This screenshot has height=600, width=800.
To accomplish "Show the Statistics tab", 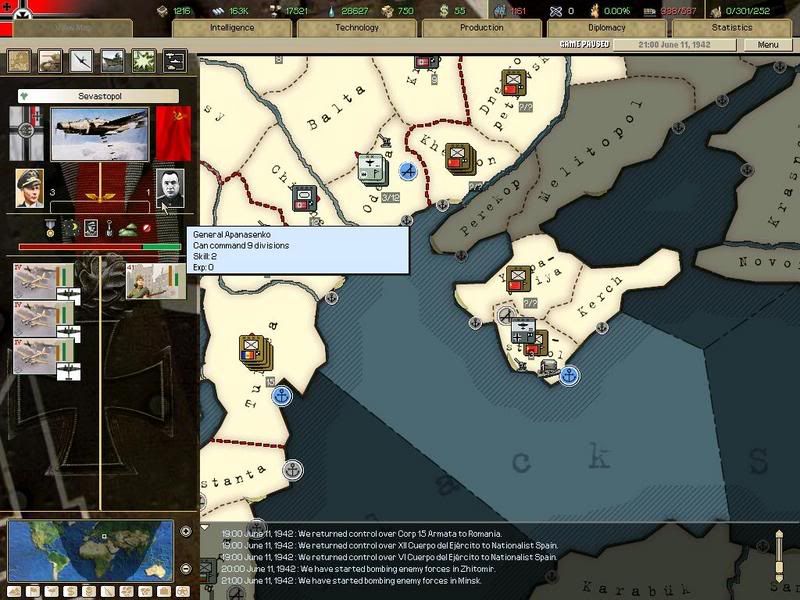I will [x=732, y=28].
